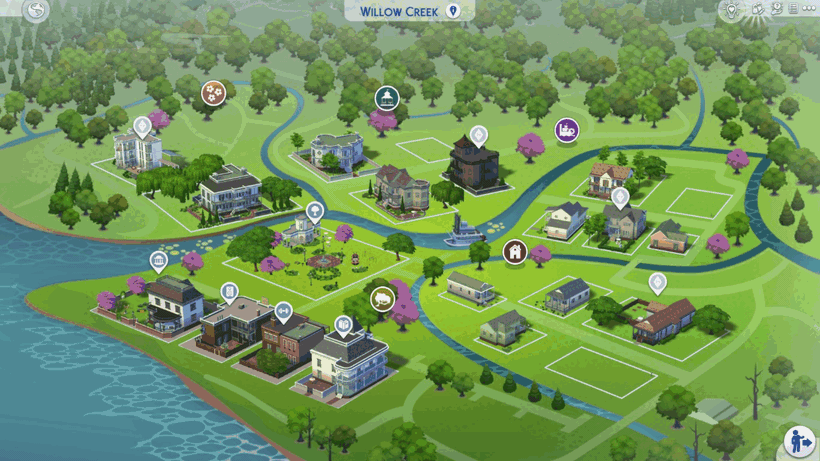This screenshot has height=461, width=820.
Task: Select the gym dumbbell lot pin
Action: pyautogui.click(x=283, y=311)
